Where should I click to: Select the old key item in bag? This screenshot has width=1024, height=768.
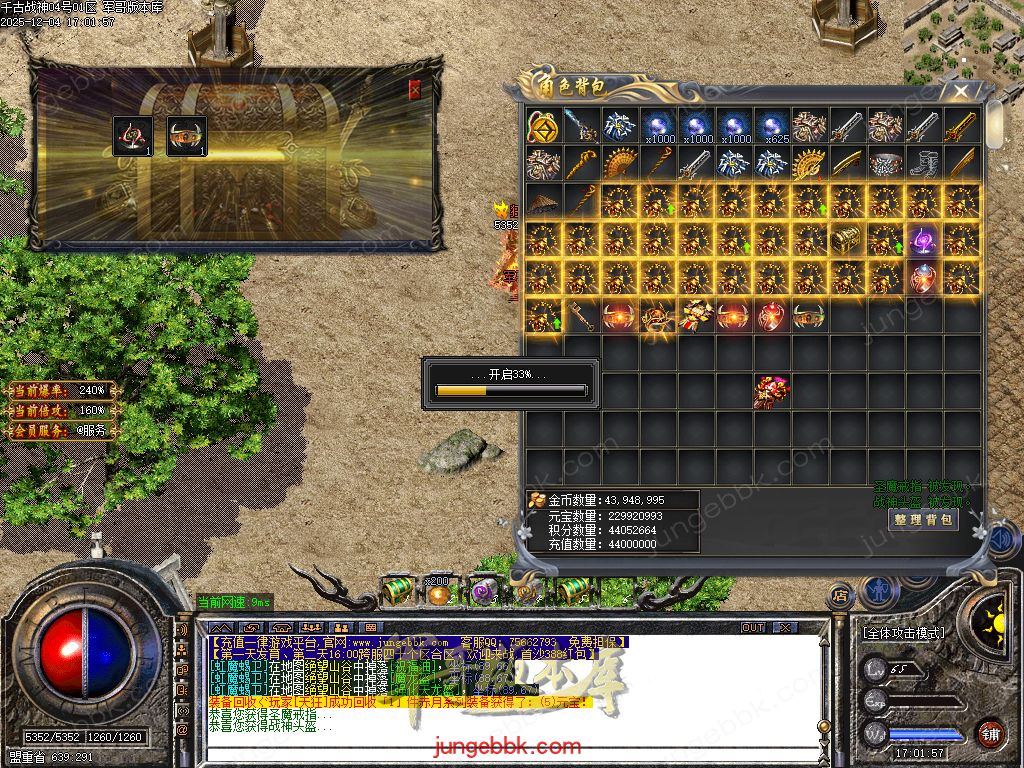581,316
